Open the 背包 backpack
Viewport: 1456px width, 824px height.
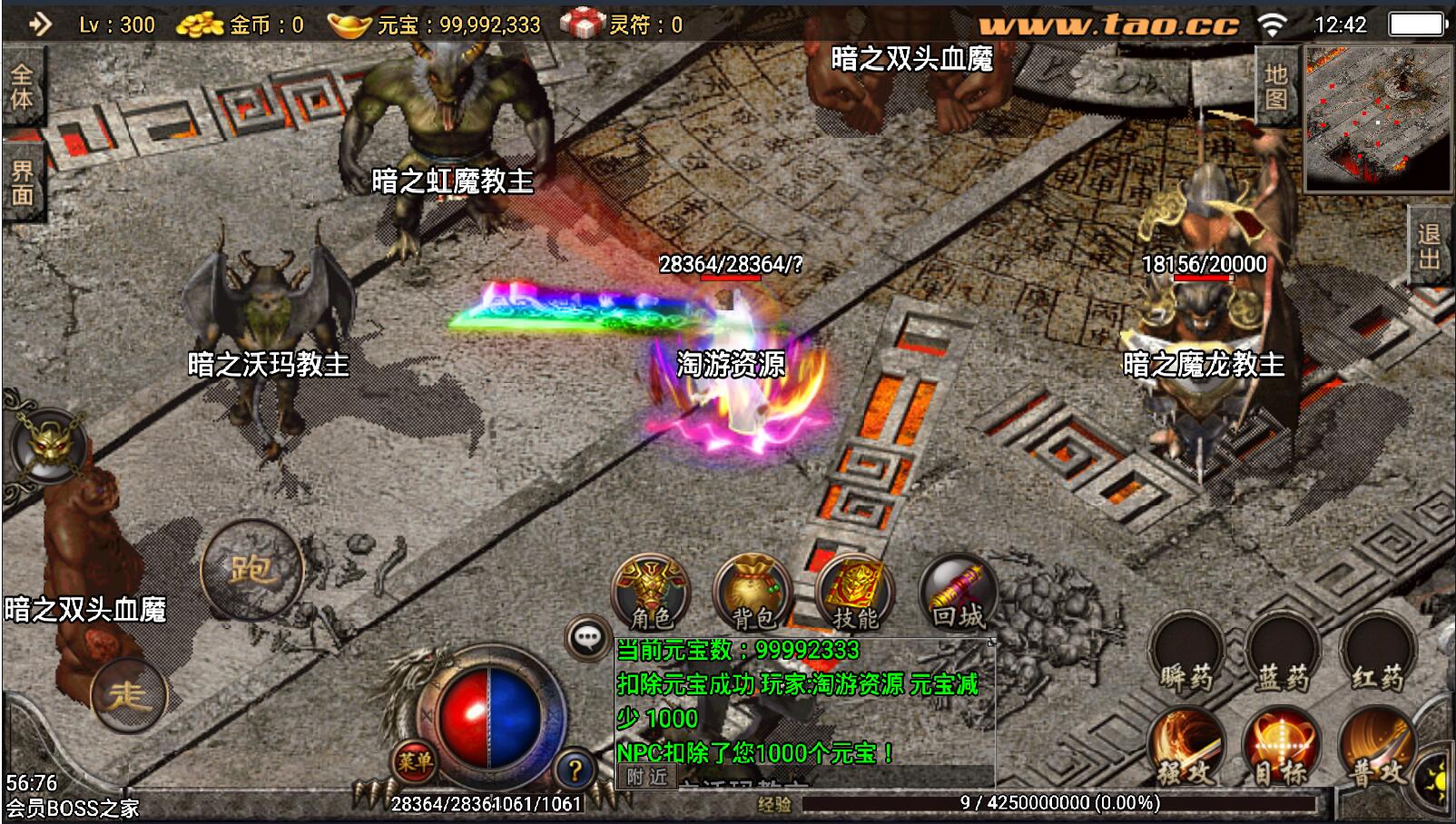pyautogui.click(x=753, y=592)
